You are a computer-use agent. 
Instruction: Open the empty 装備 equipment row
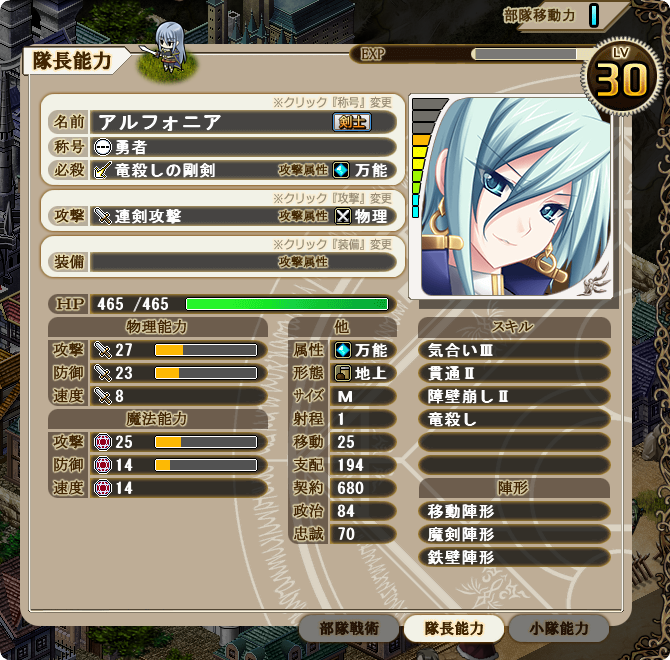coord(243,262)
